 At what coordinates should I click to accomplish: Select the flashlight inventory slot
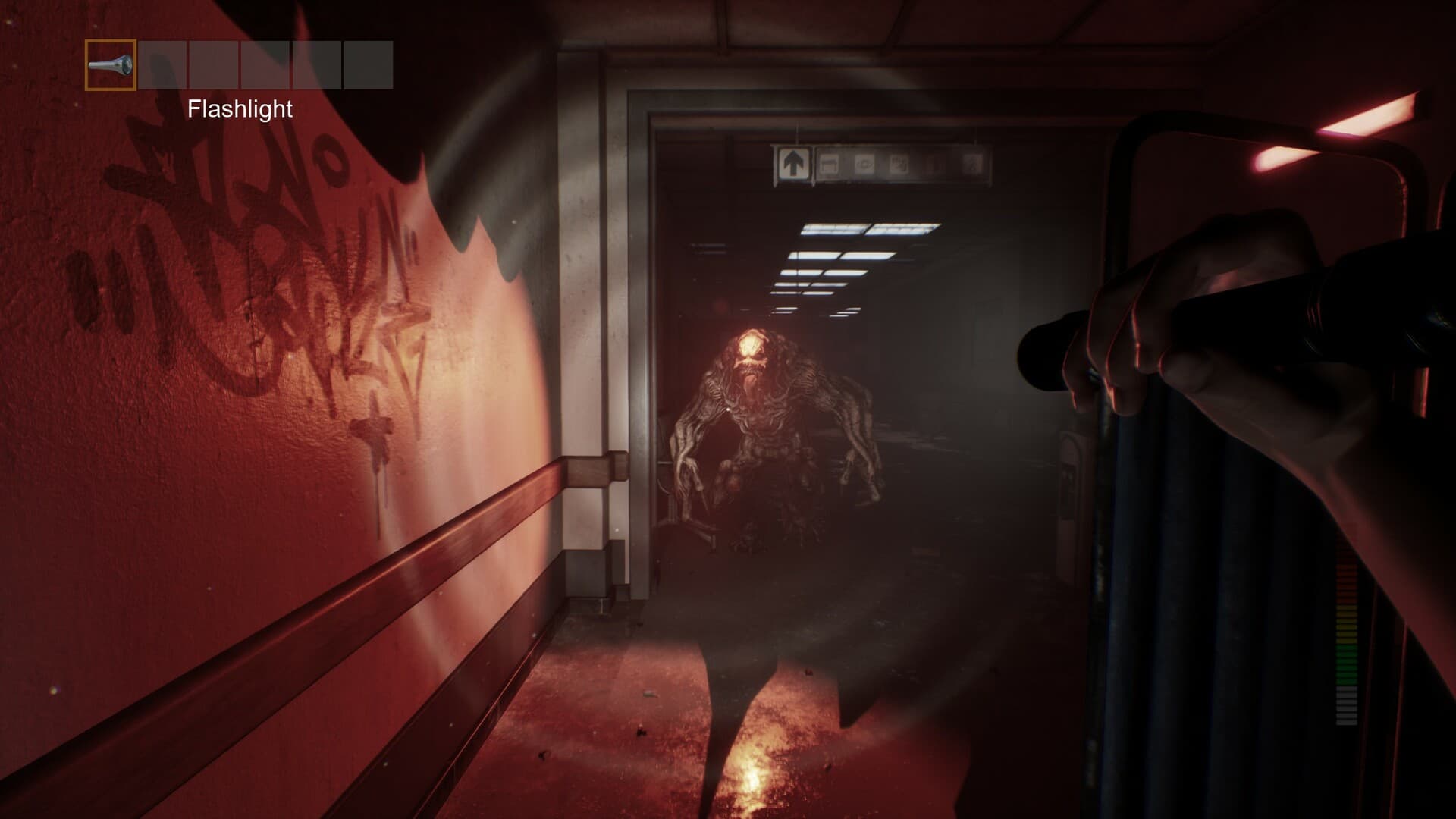111,65
